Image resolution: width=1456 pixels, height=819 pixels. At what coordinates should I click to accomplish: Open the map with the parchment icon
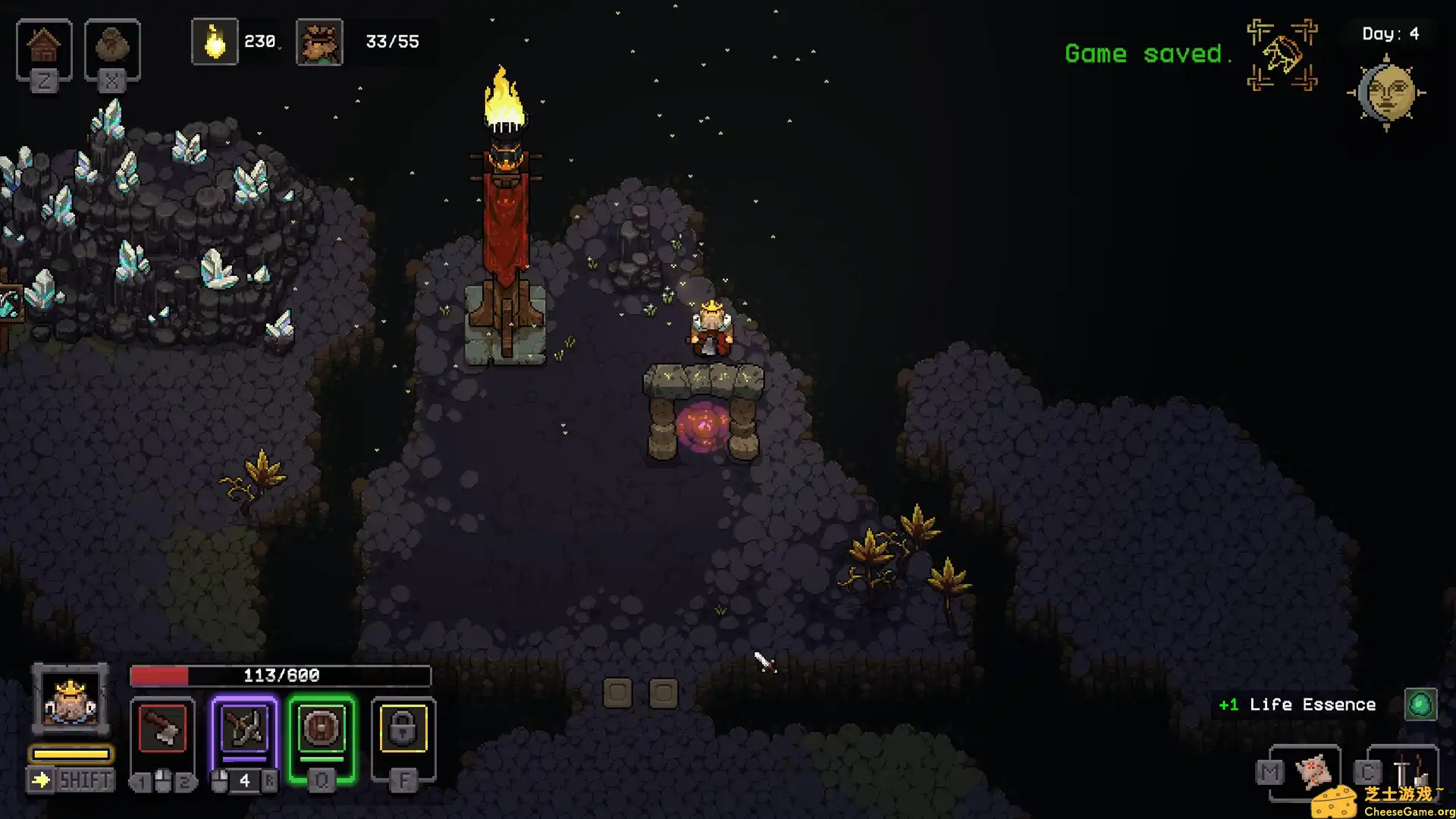(1313, 771)
